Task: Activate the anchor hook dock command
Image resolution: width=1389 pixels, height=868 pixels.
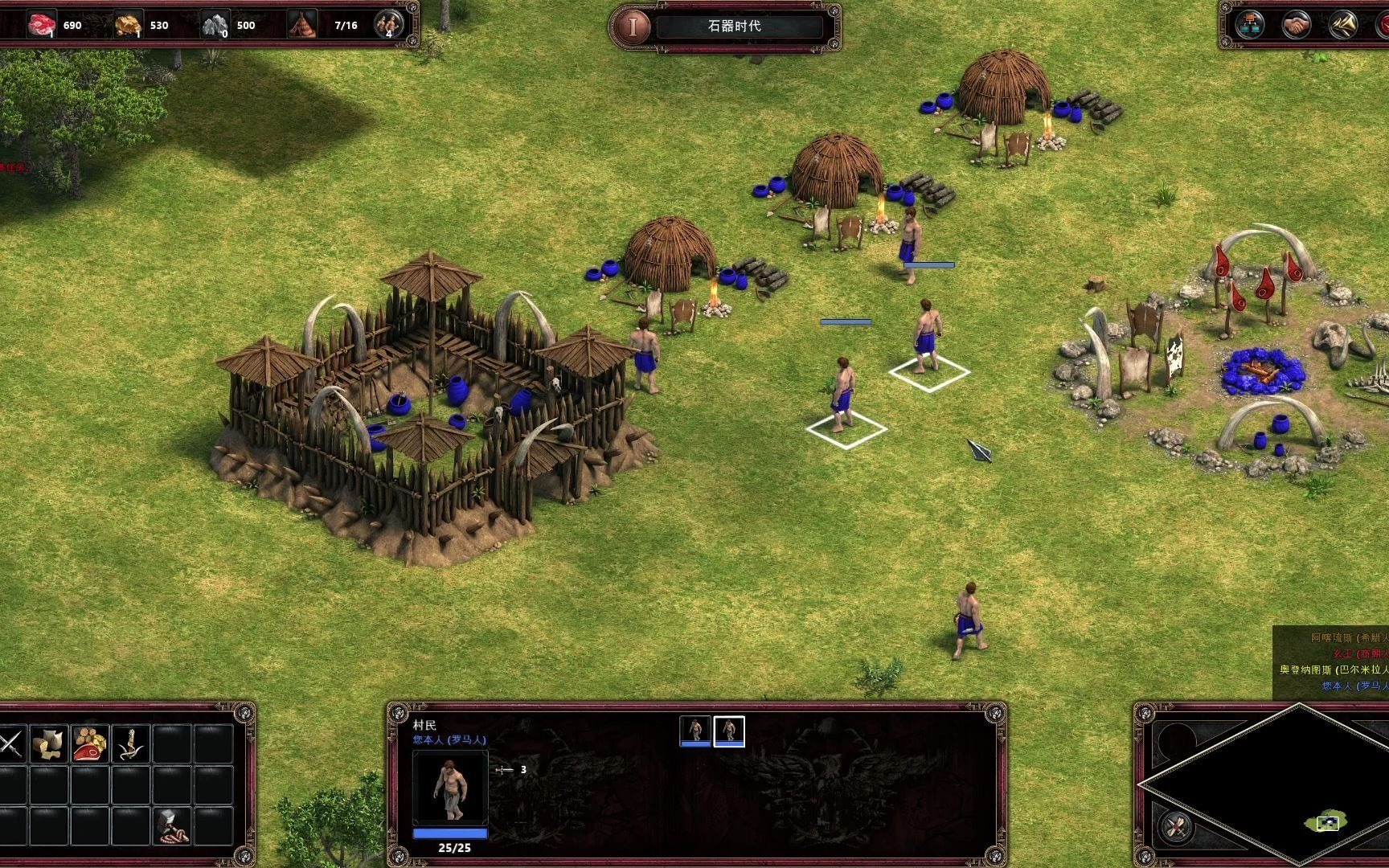Action: 131,744
